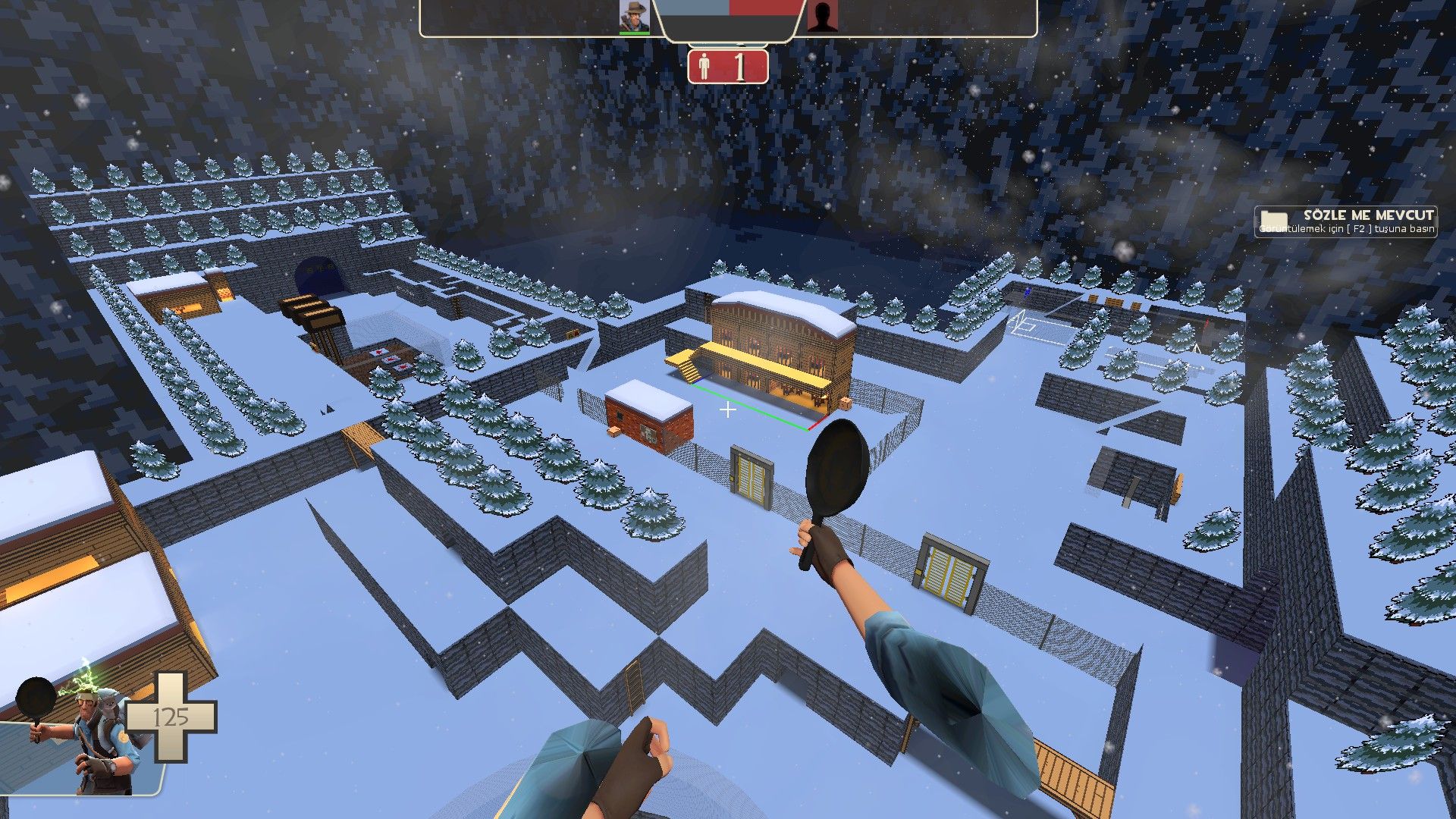Open the SÖZLEŞME MEVCUT contract notification
The width and height of the screenshot is (1456, 819).
tap(1345, 221)
